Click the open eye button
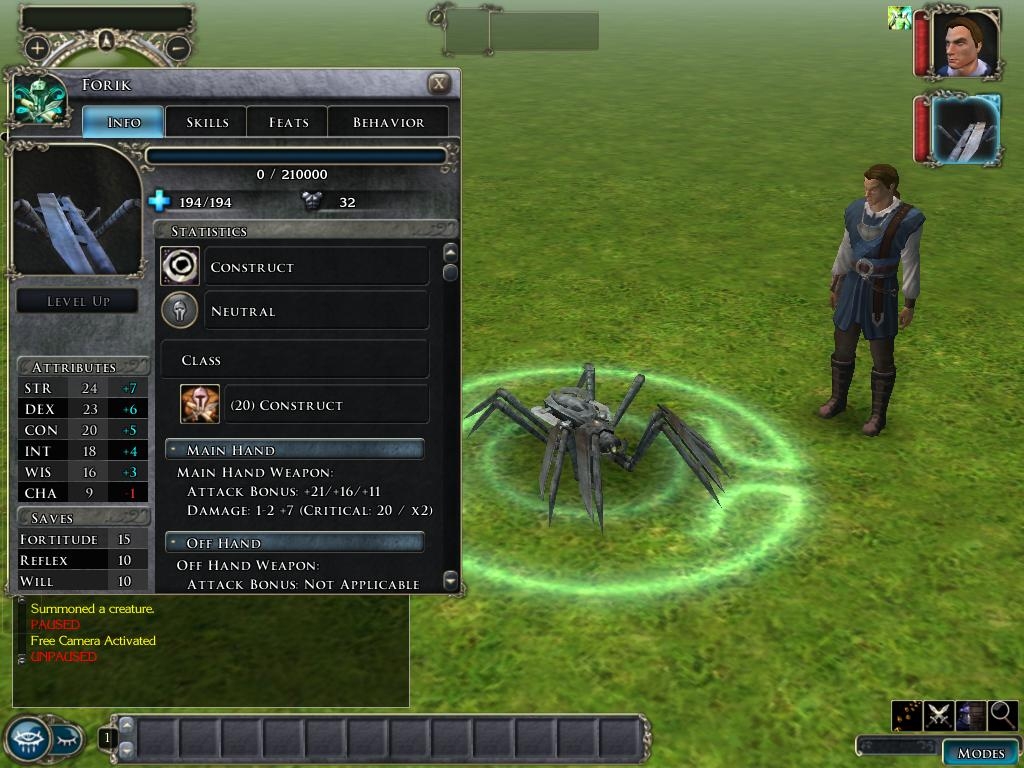The width and height of the screenshot is (1024, 768). 27,739
